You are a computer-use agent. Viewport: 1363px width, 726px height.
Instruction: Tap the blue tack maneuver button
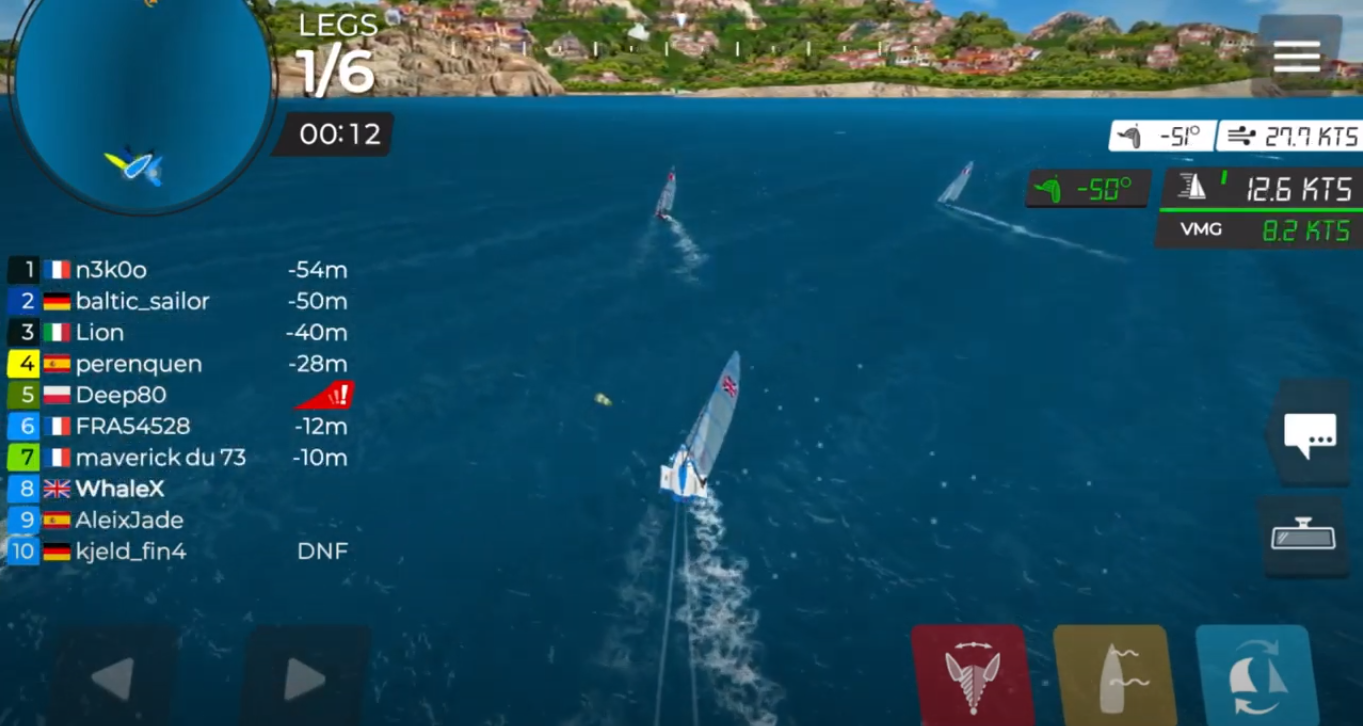coord(1254,673)
